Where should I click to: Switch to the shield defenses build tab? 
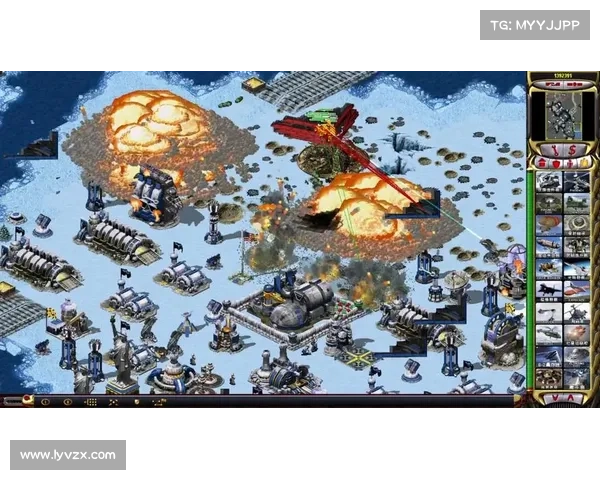[x=555, y=164]
